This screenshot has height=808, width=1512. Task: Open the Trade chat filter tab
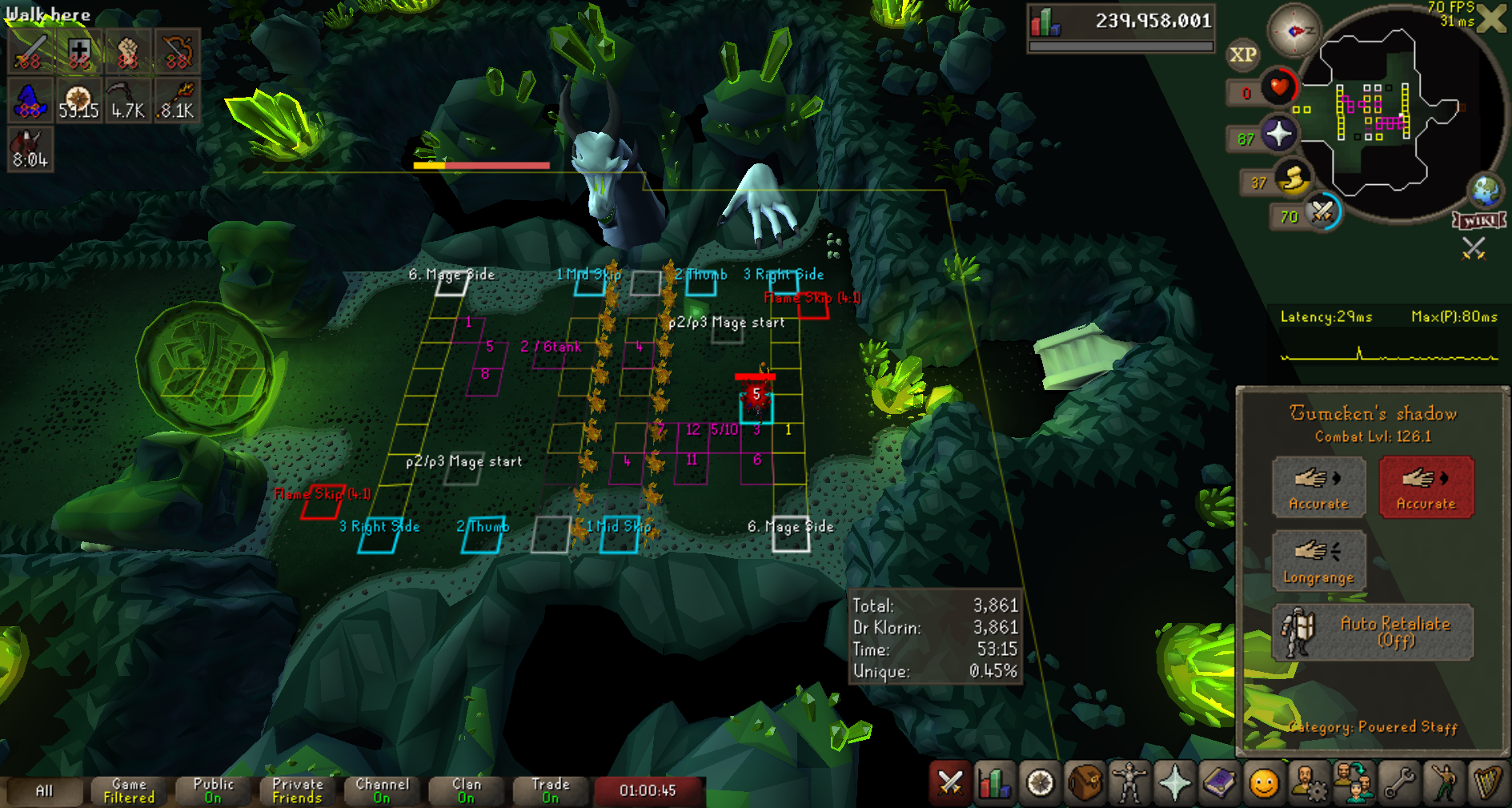[550, 791]
